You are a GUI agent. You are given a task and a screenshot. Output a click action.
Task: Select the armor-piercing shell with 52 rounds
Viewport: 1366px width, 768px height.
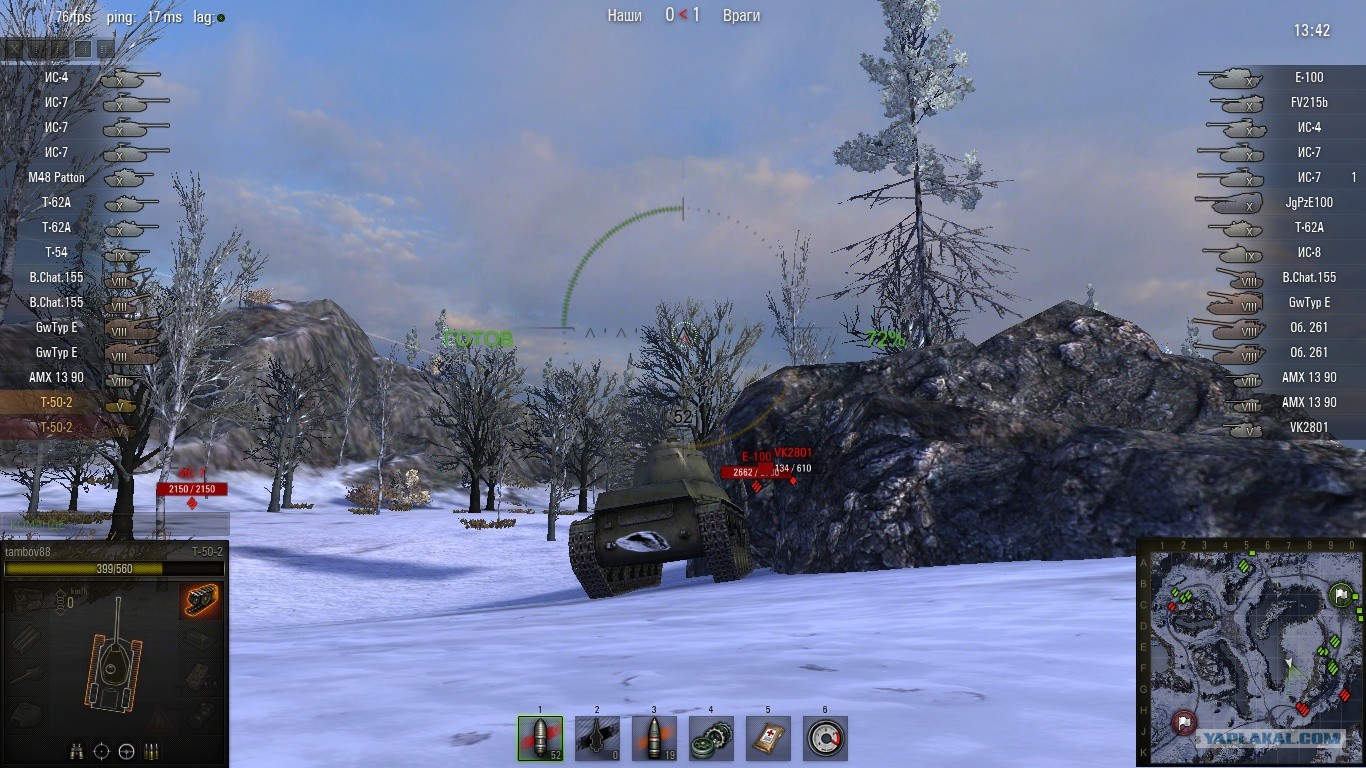click(540, 738)
